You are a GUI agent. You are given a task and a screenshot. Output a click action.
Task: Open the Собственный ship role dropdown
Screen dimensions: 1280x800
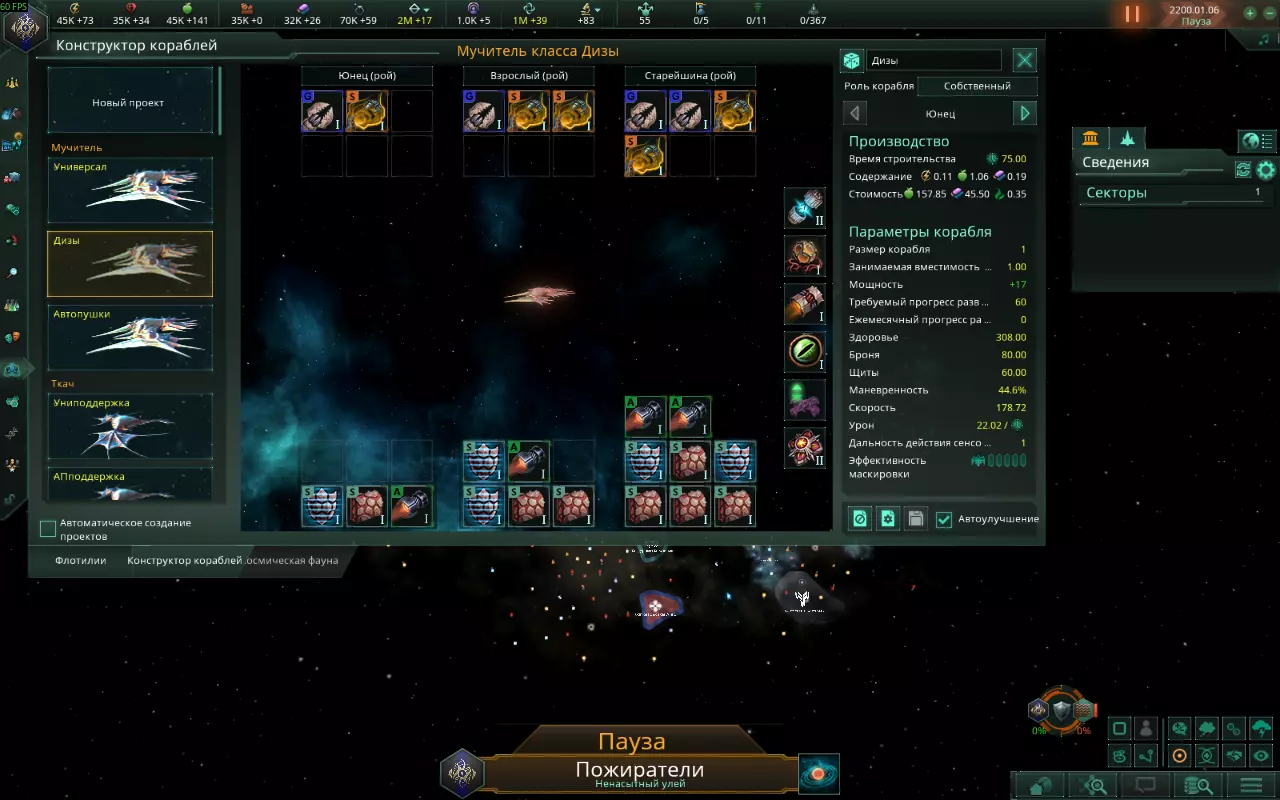[x=977, y=86]
